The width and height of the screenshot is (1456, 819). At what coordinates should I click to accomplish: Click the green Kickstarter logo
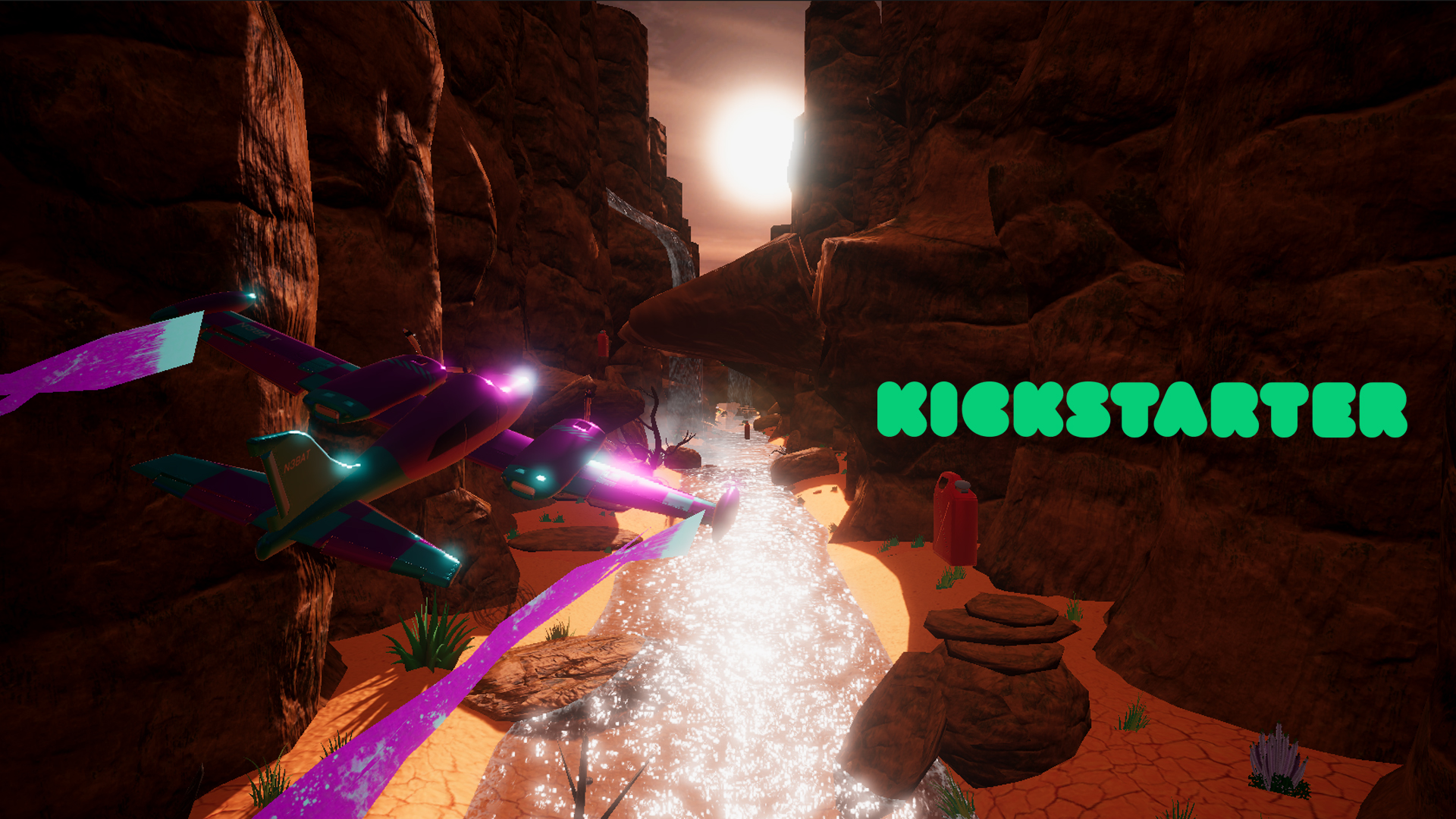click(1141, 409)
